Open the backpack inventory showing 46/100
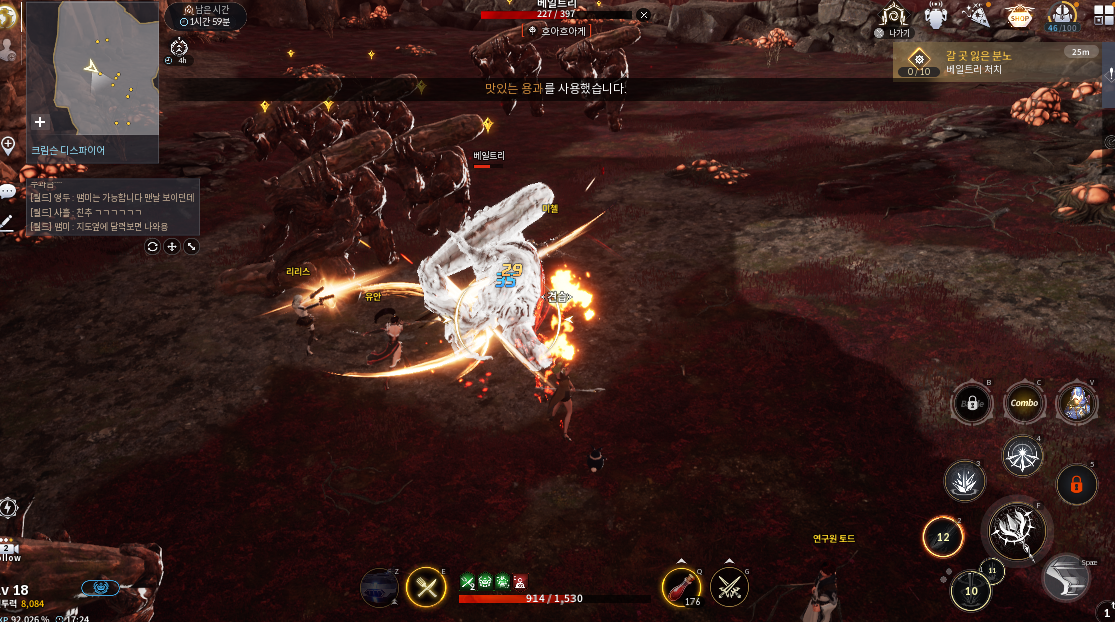Viewport: 1115px width, 622px height. pyautogui.click(x=1061, y=16)
